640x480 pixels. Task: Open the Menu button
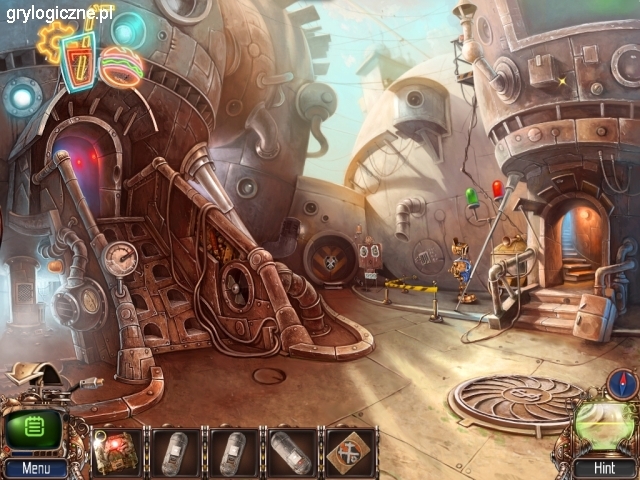(35, 468)
